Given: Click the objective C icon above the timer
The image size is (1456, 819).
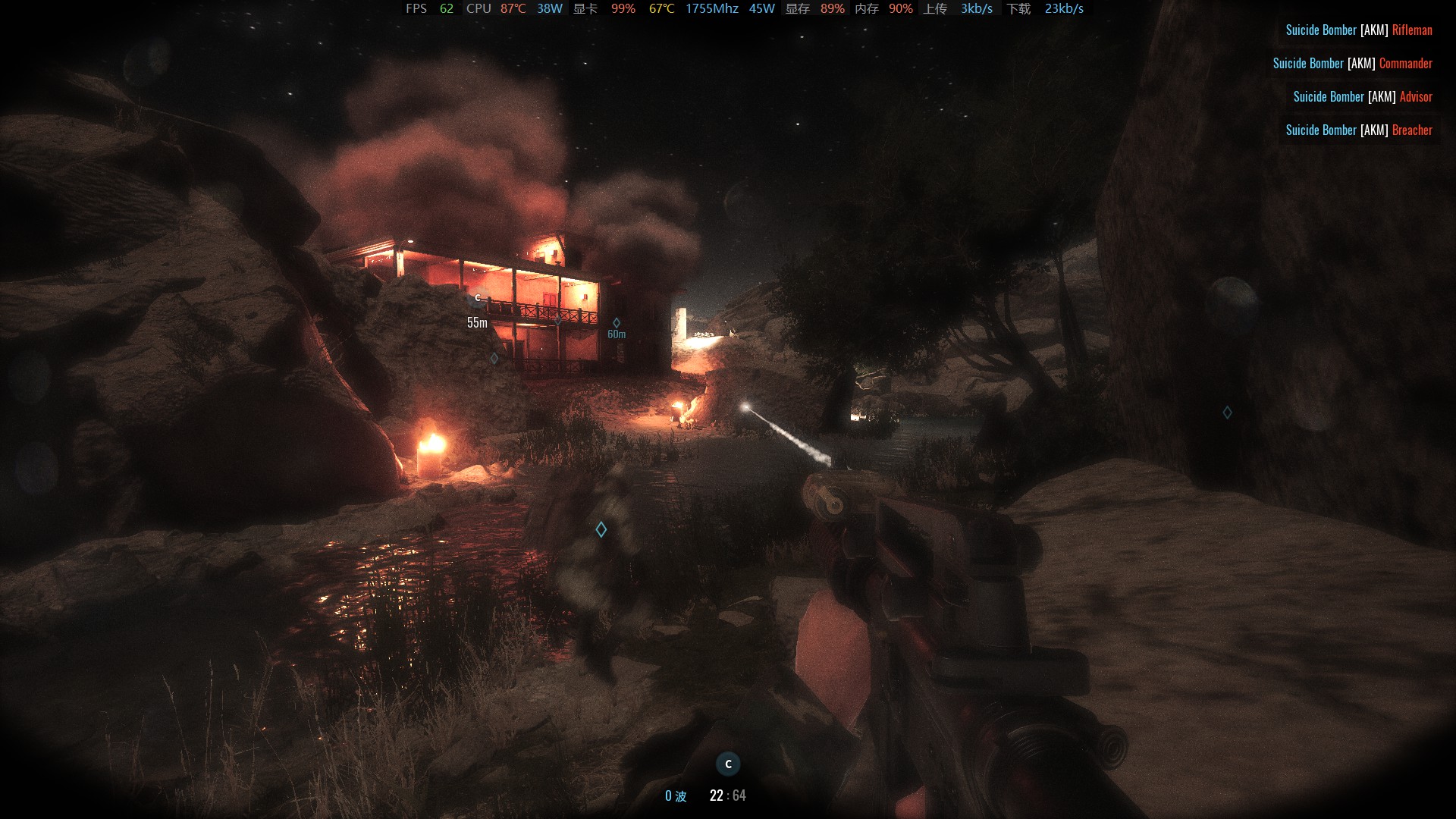Looking at the screenshot, I should pos(728,764).
